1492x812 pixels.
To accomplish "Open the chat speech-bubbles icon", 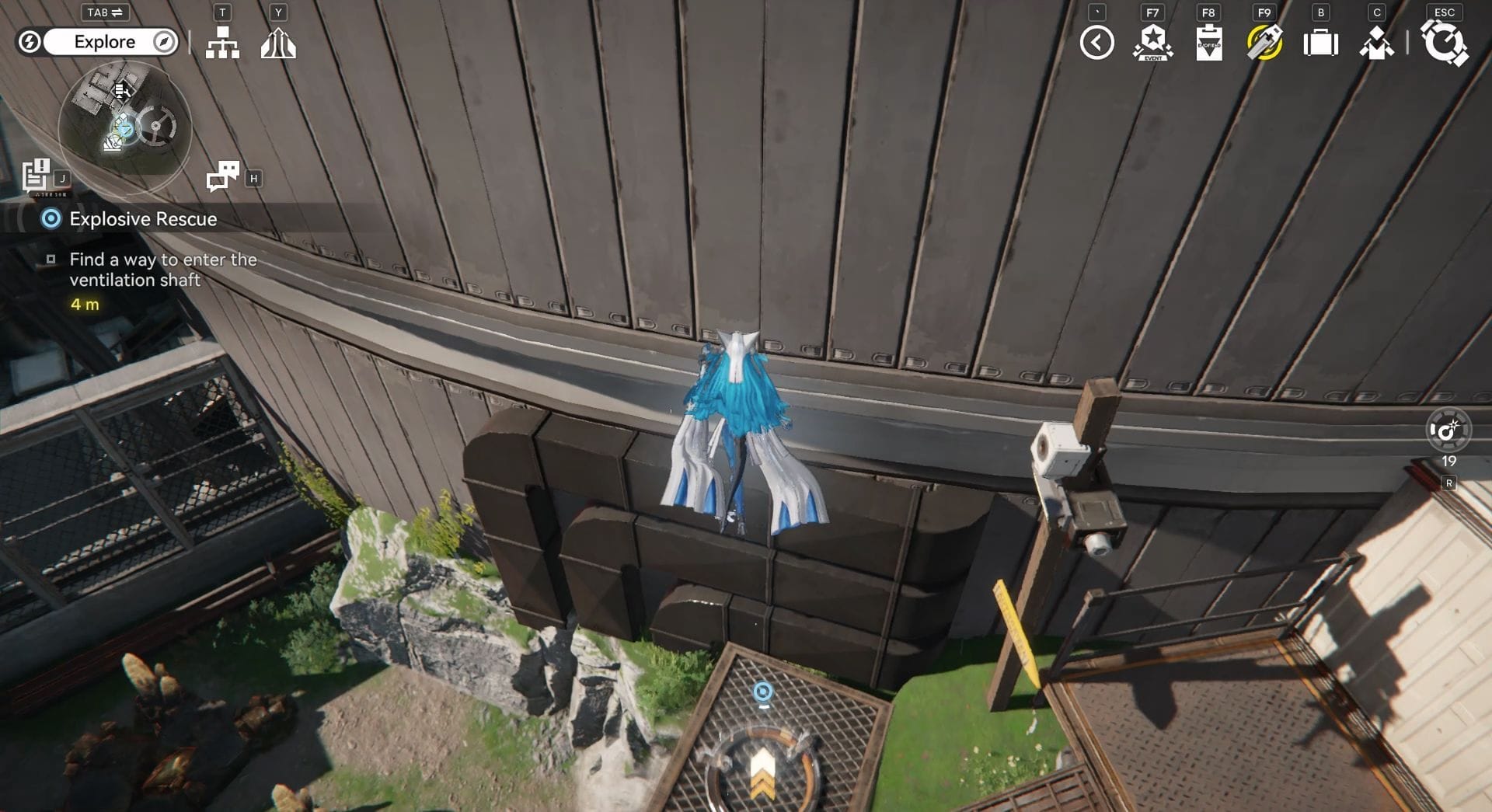I will tap(223, 177).
